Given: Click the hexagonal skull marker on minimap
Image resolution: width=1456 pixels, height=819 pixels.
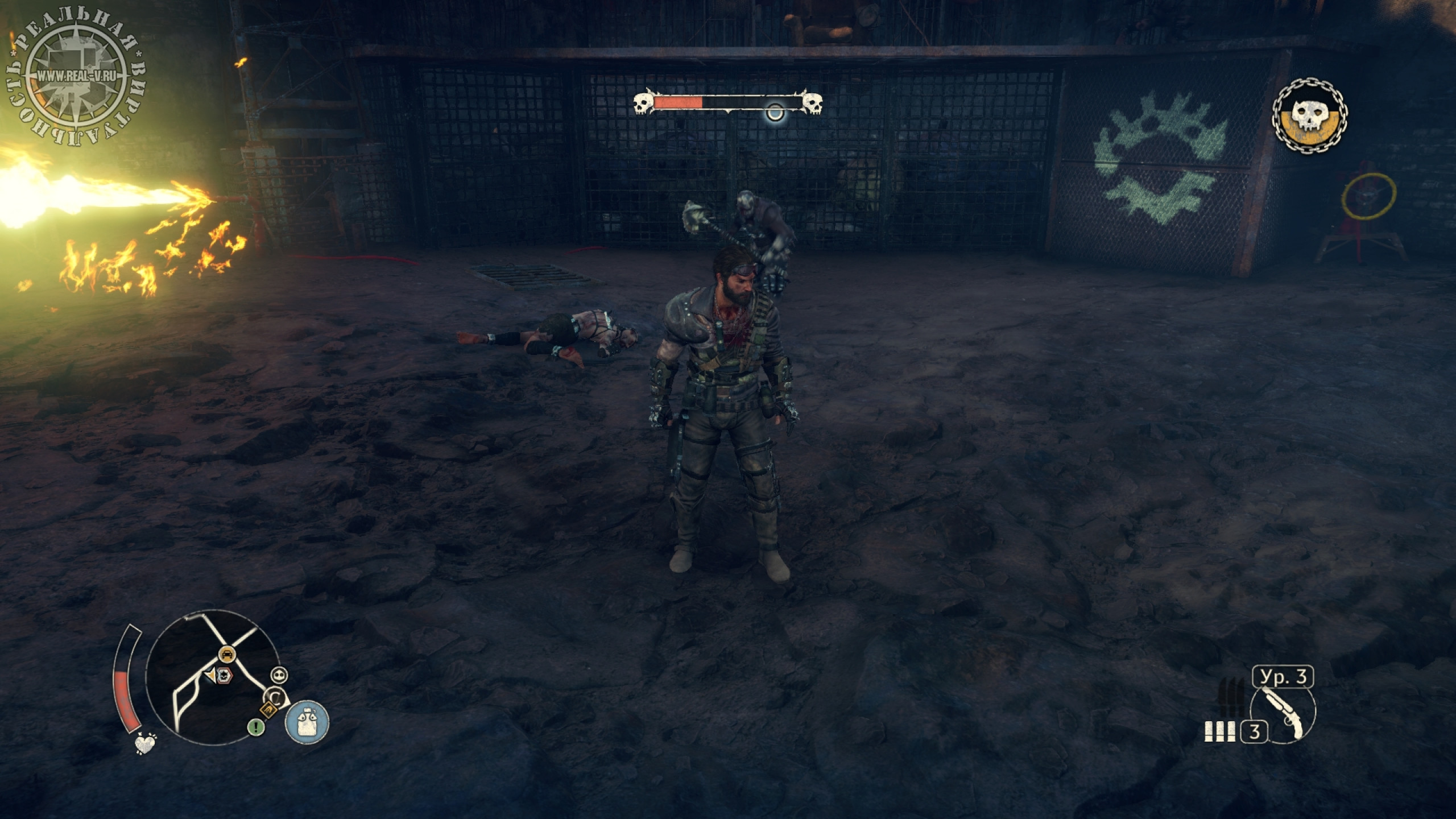Looking at the screenshot, I should click(x=226, y=675).
